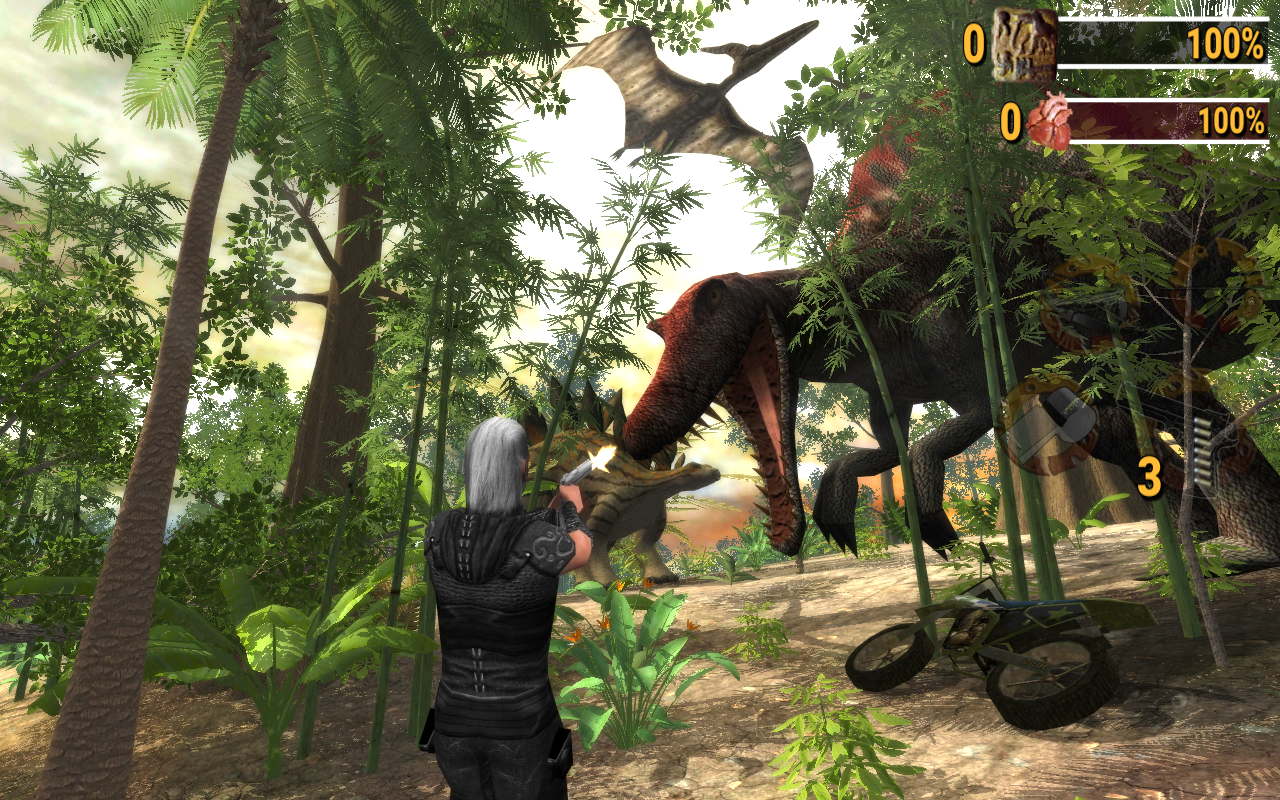This screenshot has height=800, width=1280.
Task: Click the artifact counter showing 0
Action: point(973,42)
